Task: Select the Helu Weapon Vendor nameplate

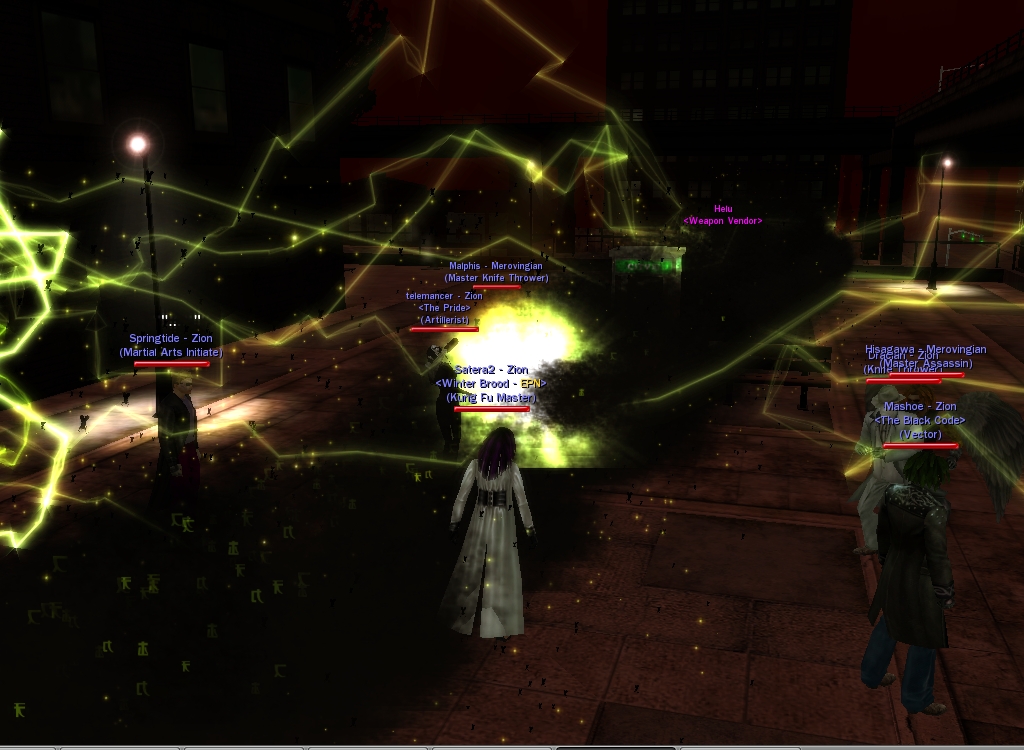Action: pyautogui.click(x=722, y=215)
